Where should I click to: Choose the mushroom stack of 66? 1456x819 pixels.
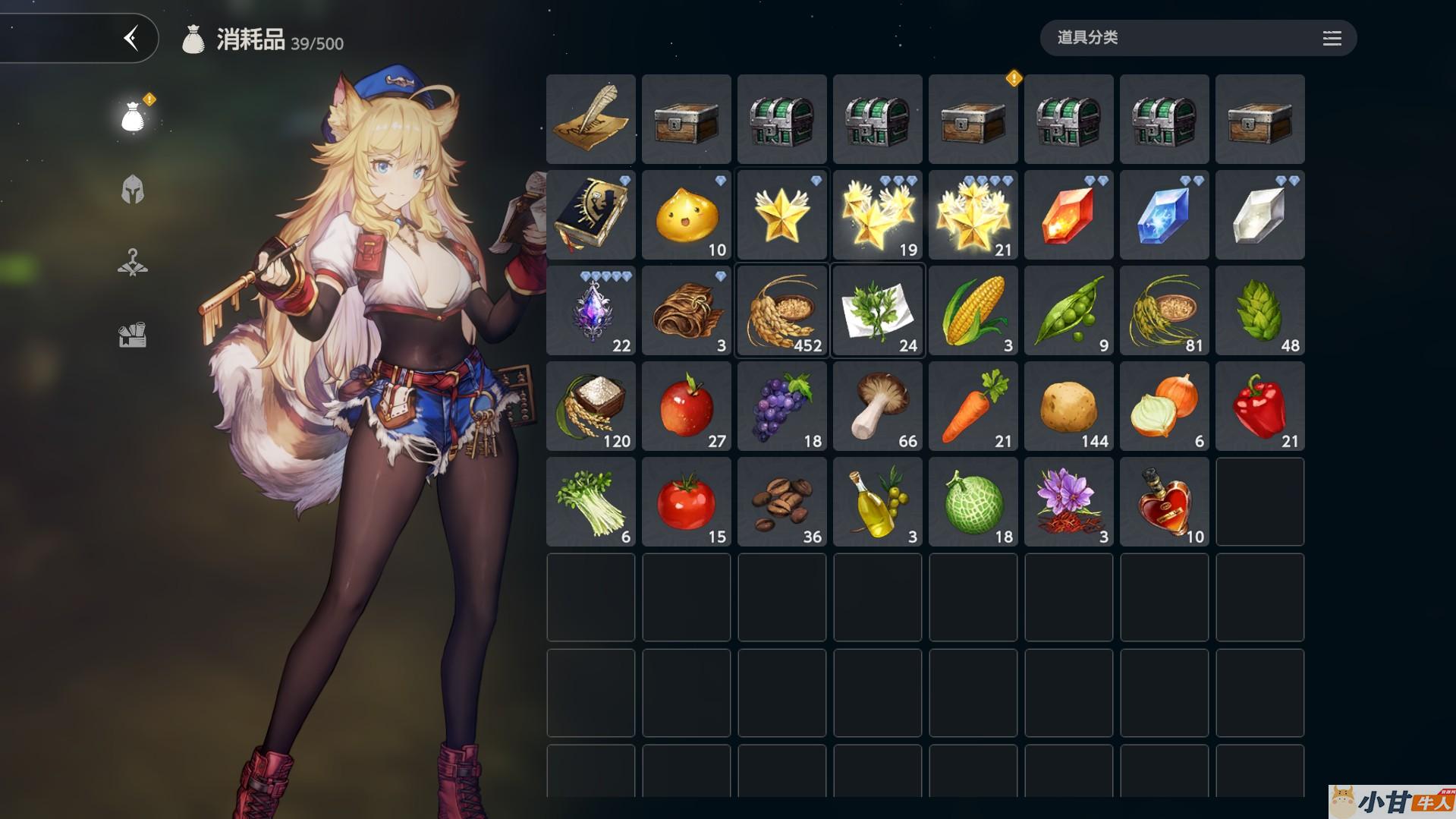click(x=878, y=406)
